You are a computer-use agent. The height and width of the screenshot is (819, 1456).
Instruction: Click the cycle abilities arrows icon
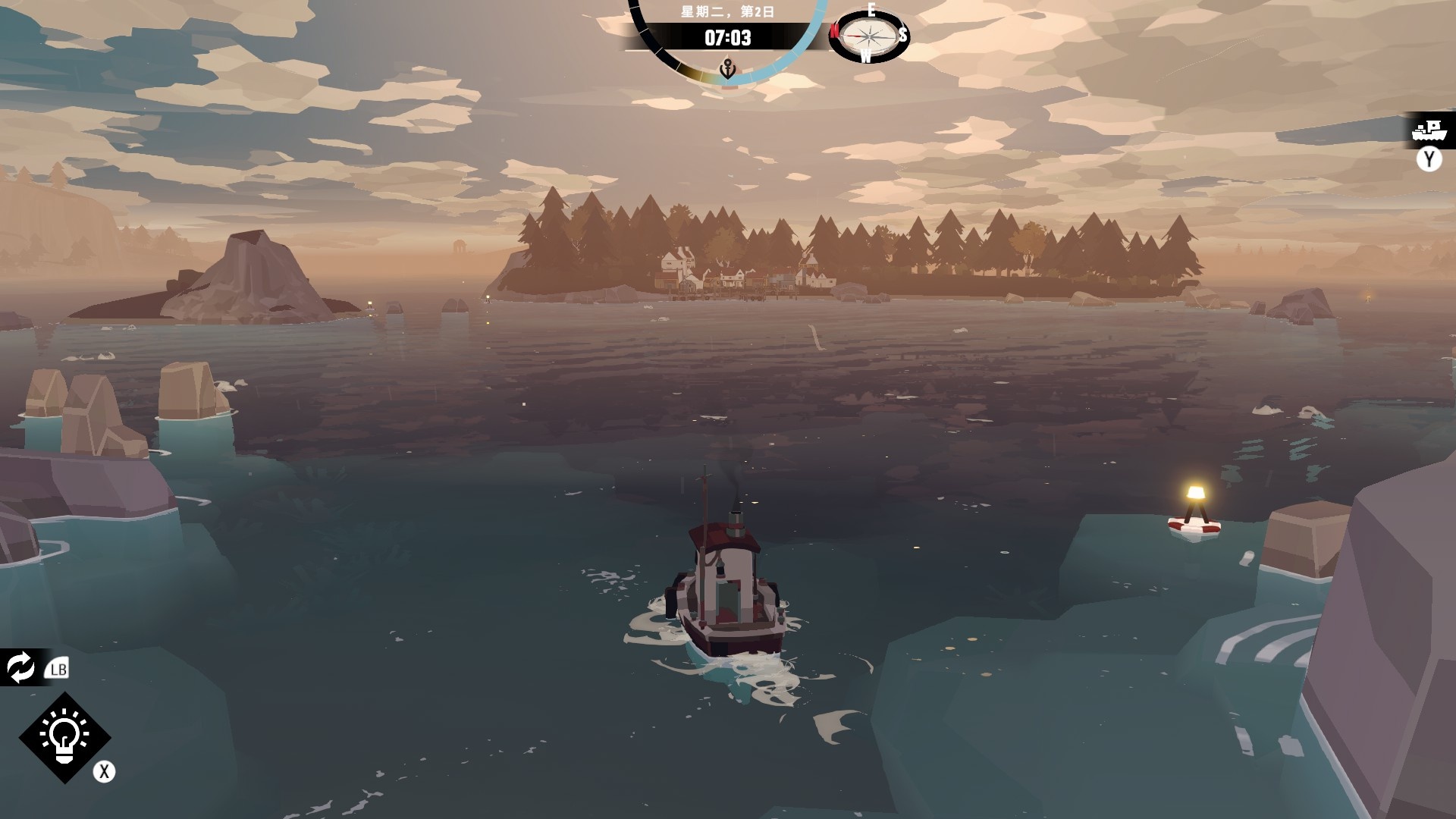pos(20,667)
